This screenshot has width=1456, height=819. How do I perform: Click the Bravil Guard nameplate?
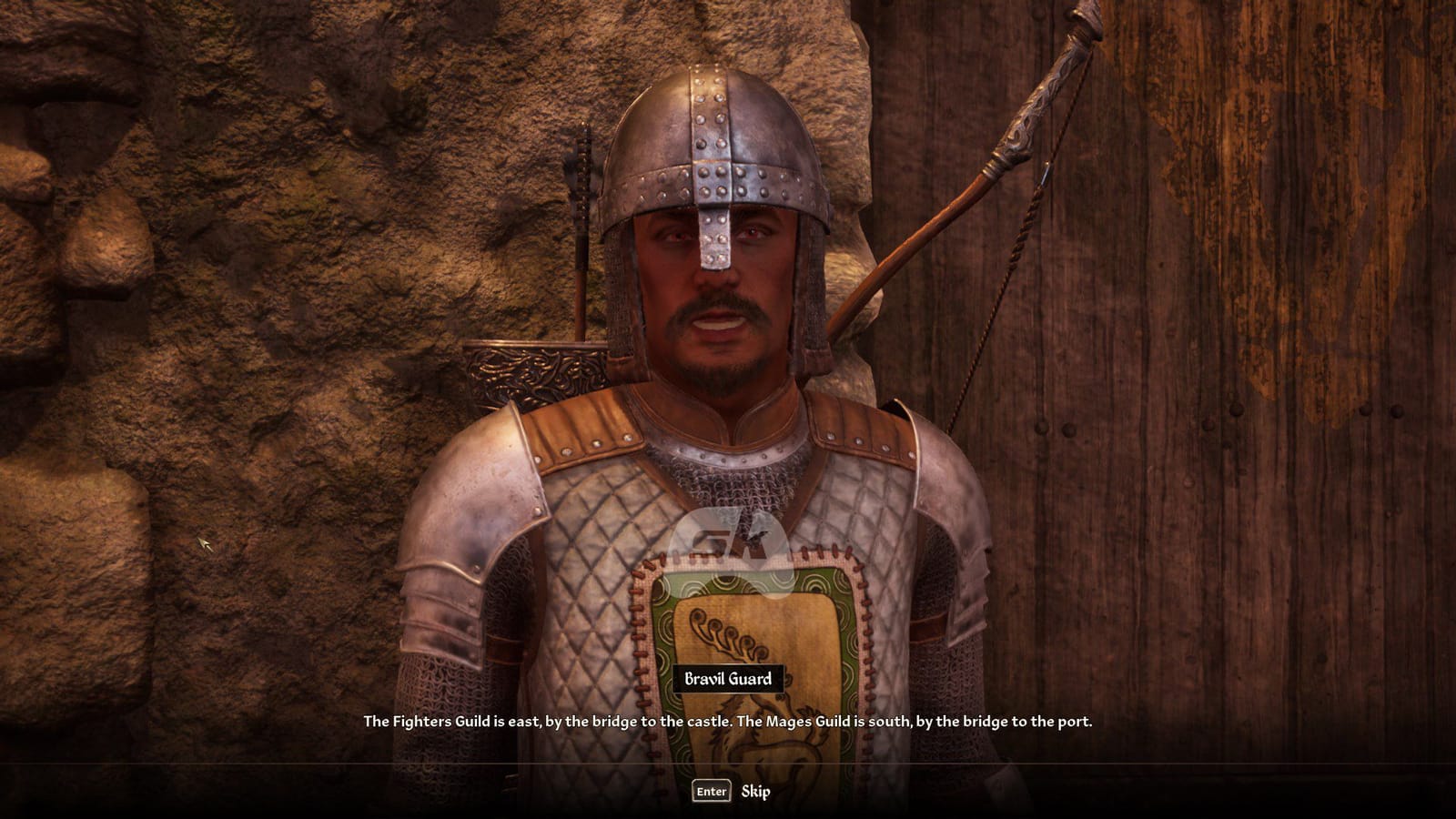click(x=727, y=677)
